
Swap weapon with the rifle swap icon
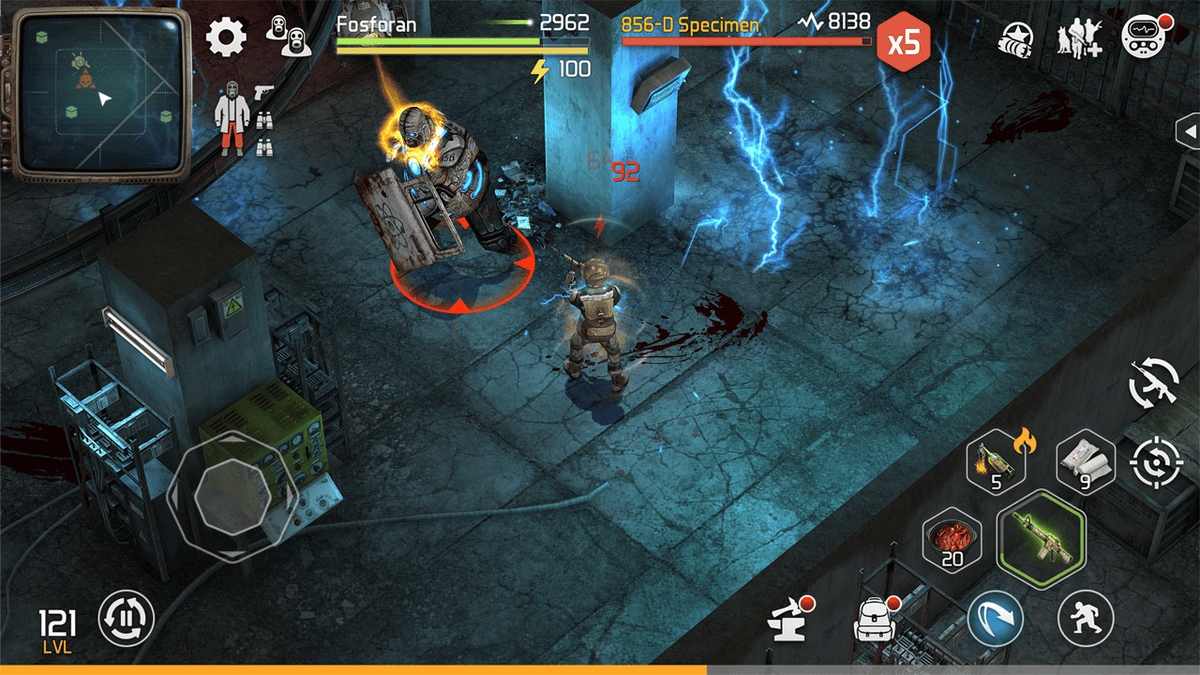1153,382
